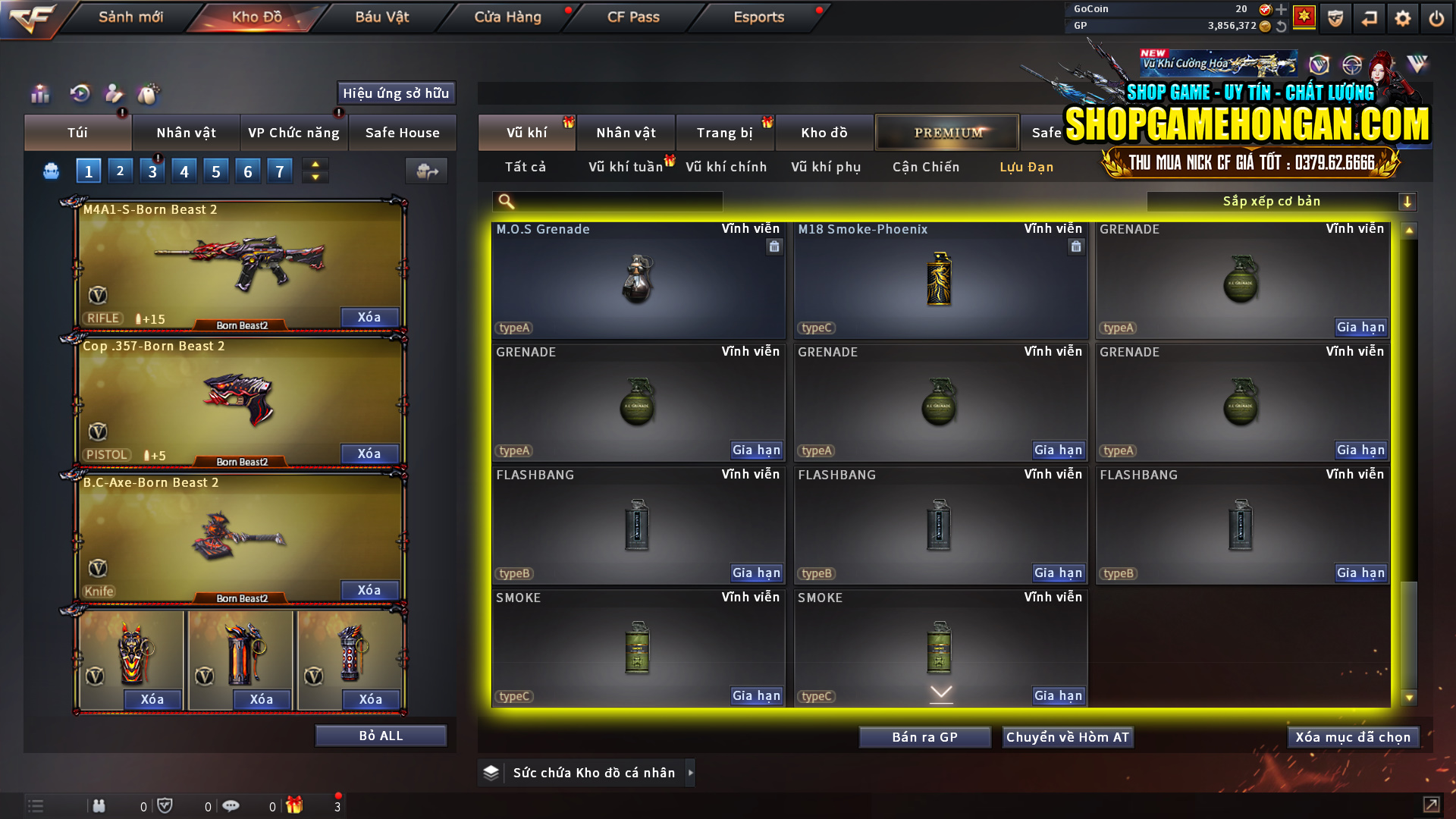Click the gift box icon in the bottom status bar
This screenshot has height=819, width=1456.
pos(296,805)
